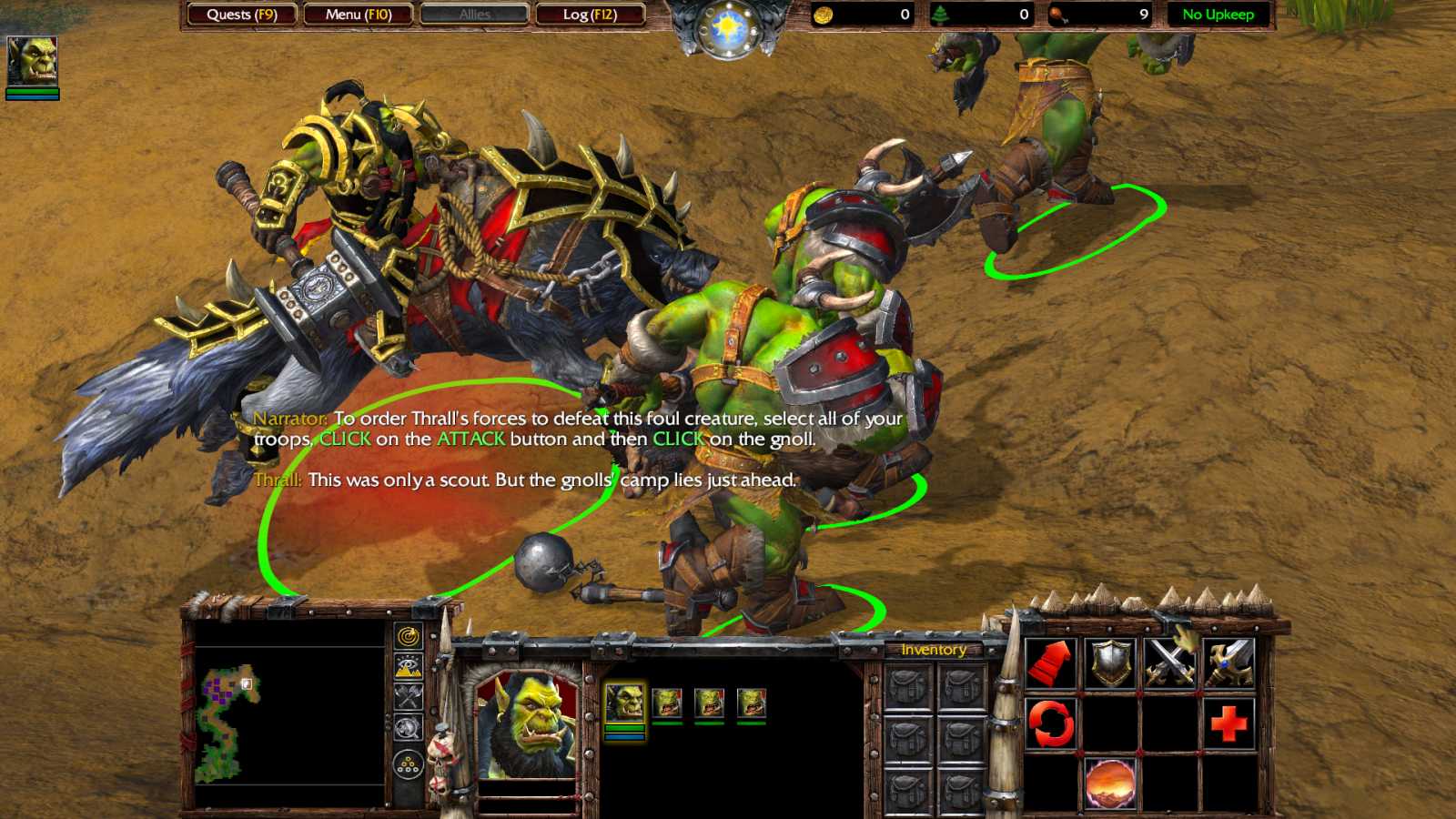Toggle formation movement with the dots icon
Screen dimensions: 1456x819
407,764
